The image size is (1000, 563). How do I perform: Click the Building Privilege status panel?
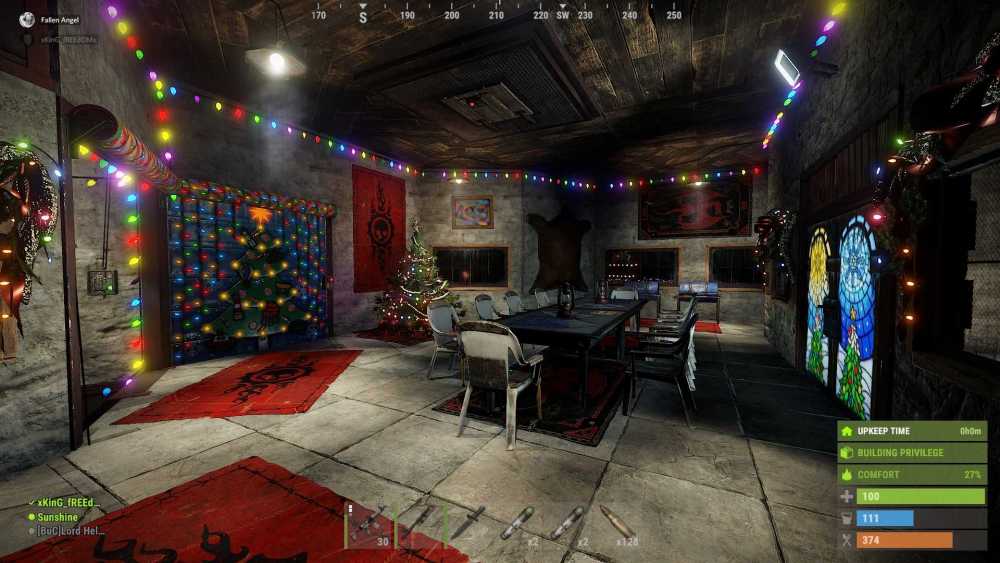pos(912,452)
